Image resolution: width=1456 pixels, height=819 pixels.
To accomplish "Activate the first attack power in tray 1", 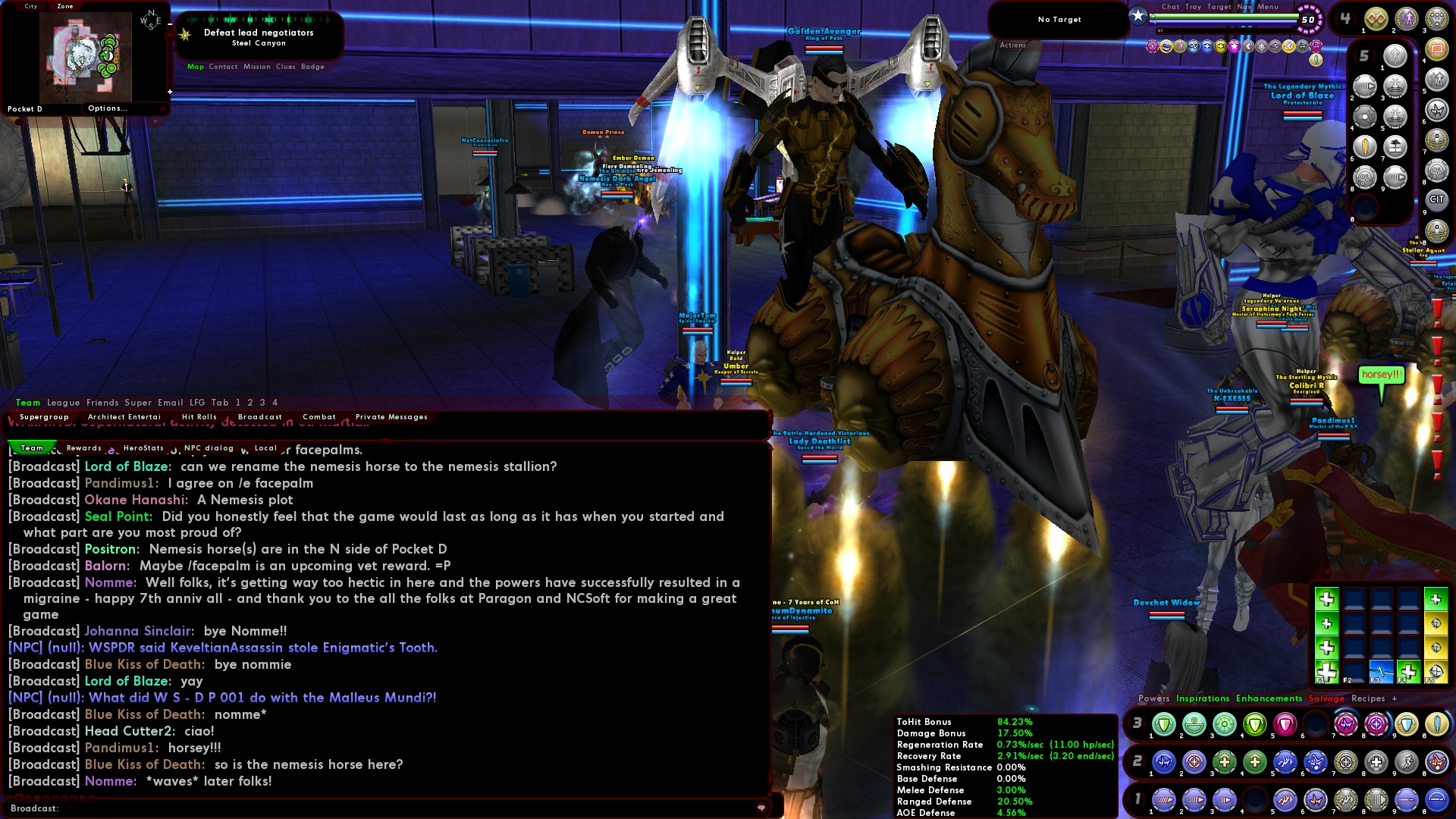I will (x=1163, y=799).
